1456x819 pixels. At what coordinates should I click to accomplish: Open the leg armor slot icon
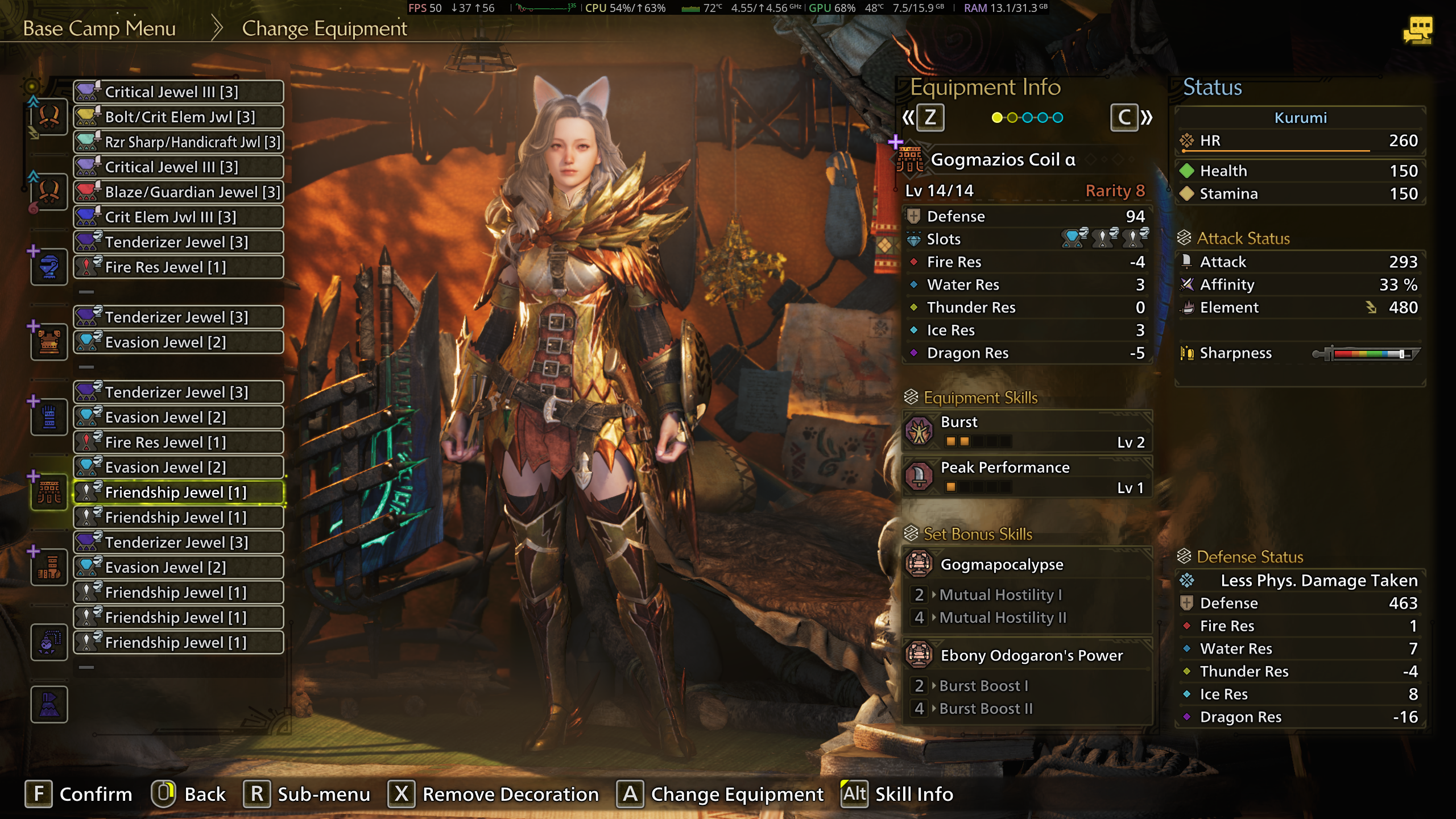tap(49, 568)
